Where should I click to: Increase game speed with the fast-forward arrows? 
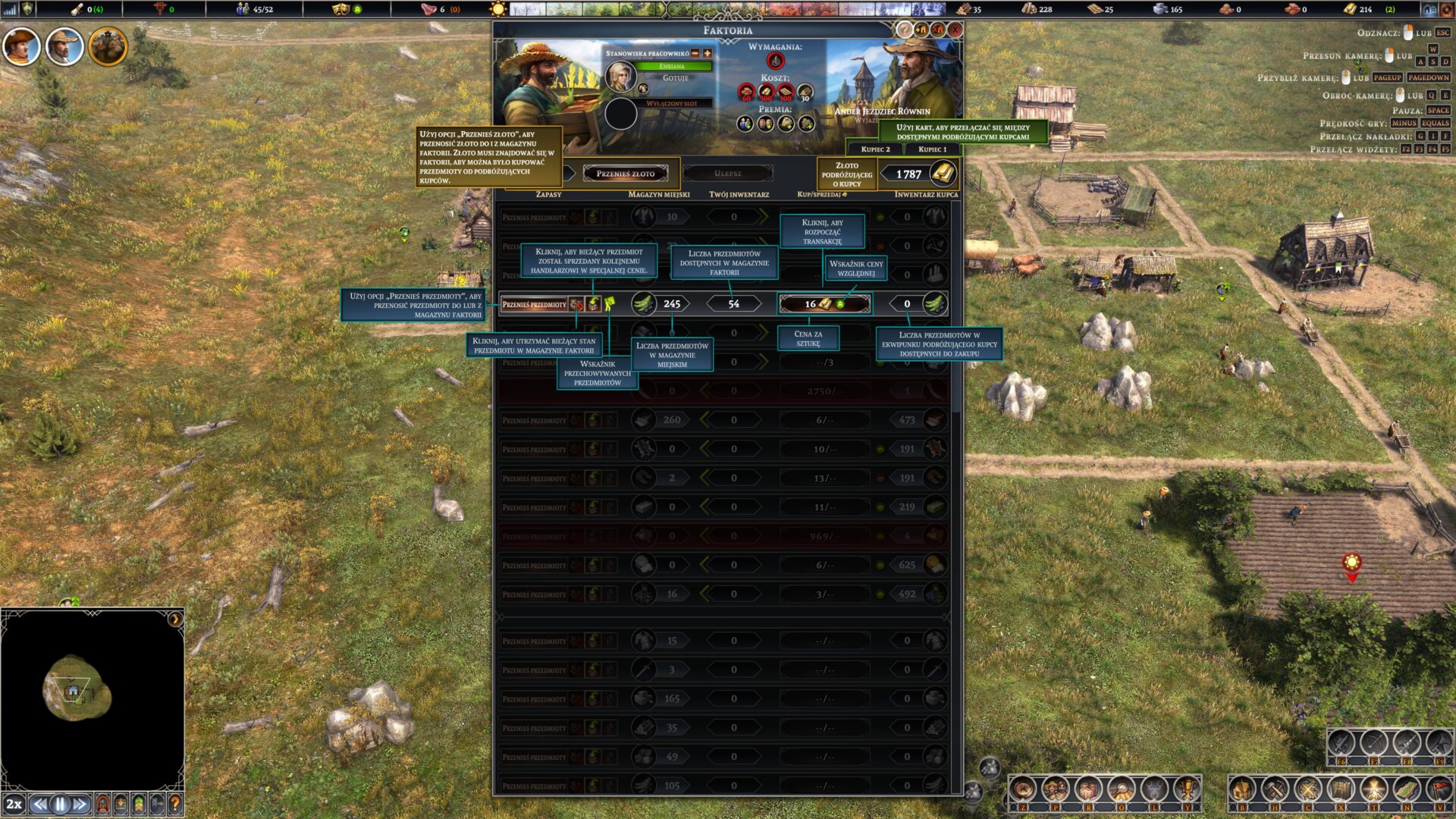coord(80,804)
